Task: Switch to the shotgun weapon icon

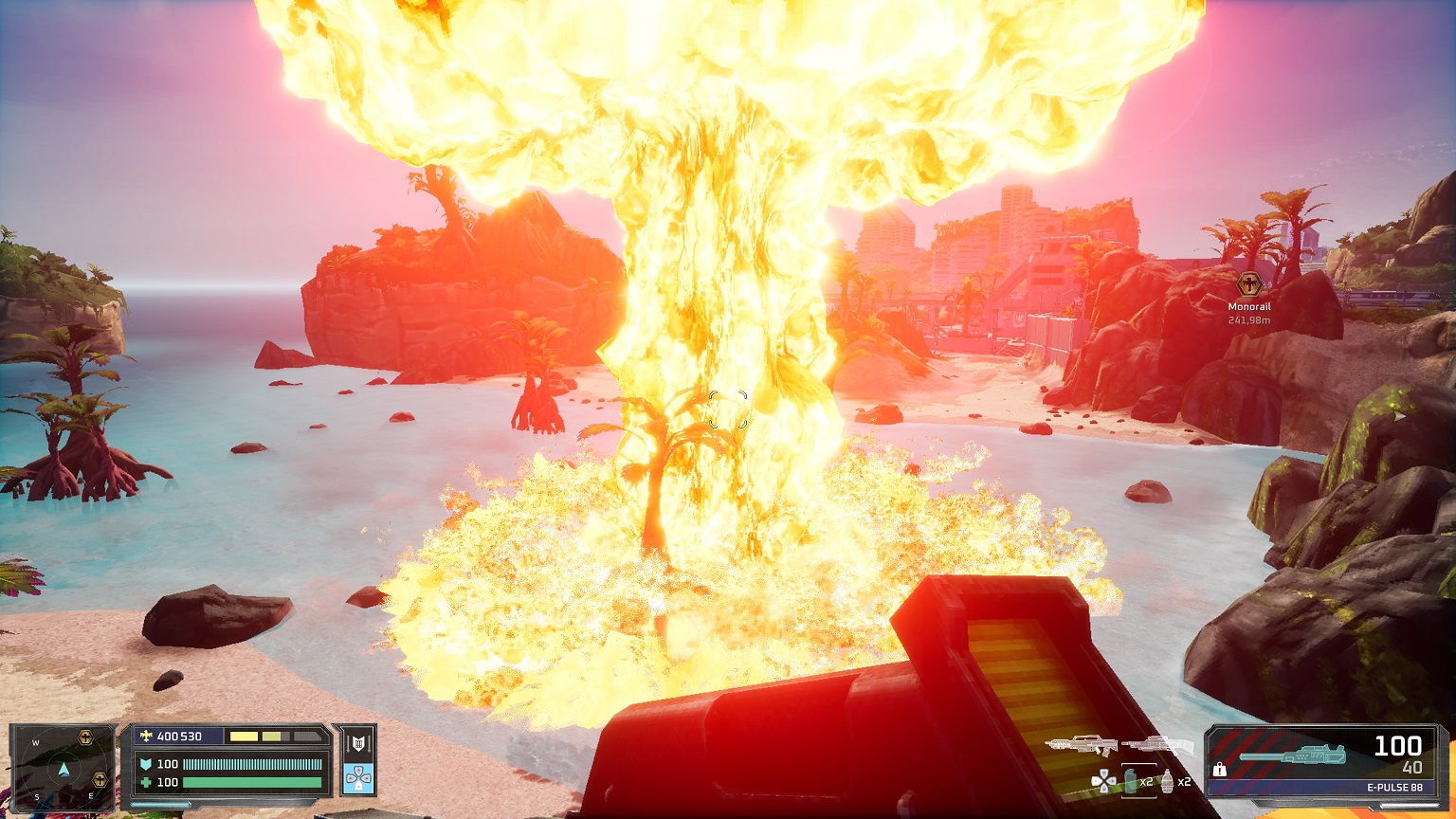Action: (x=1156, y=746)
